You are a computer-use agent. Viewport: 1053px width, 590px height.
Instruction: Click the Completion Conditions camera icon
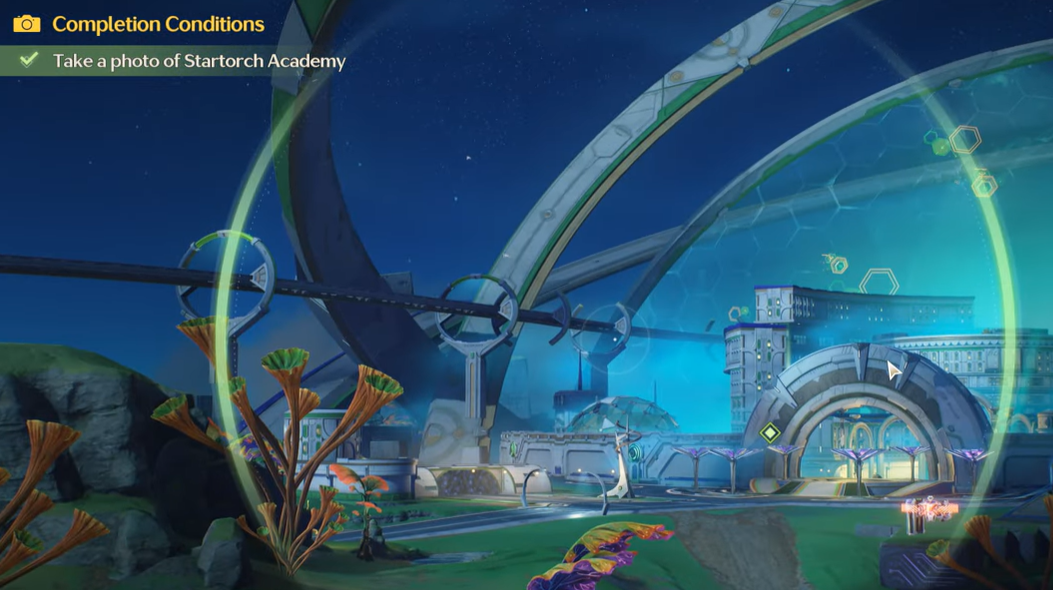27,24
